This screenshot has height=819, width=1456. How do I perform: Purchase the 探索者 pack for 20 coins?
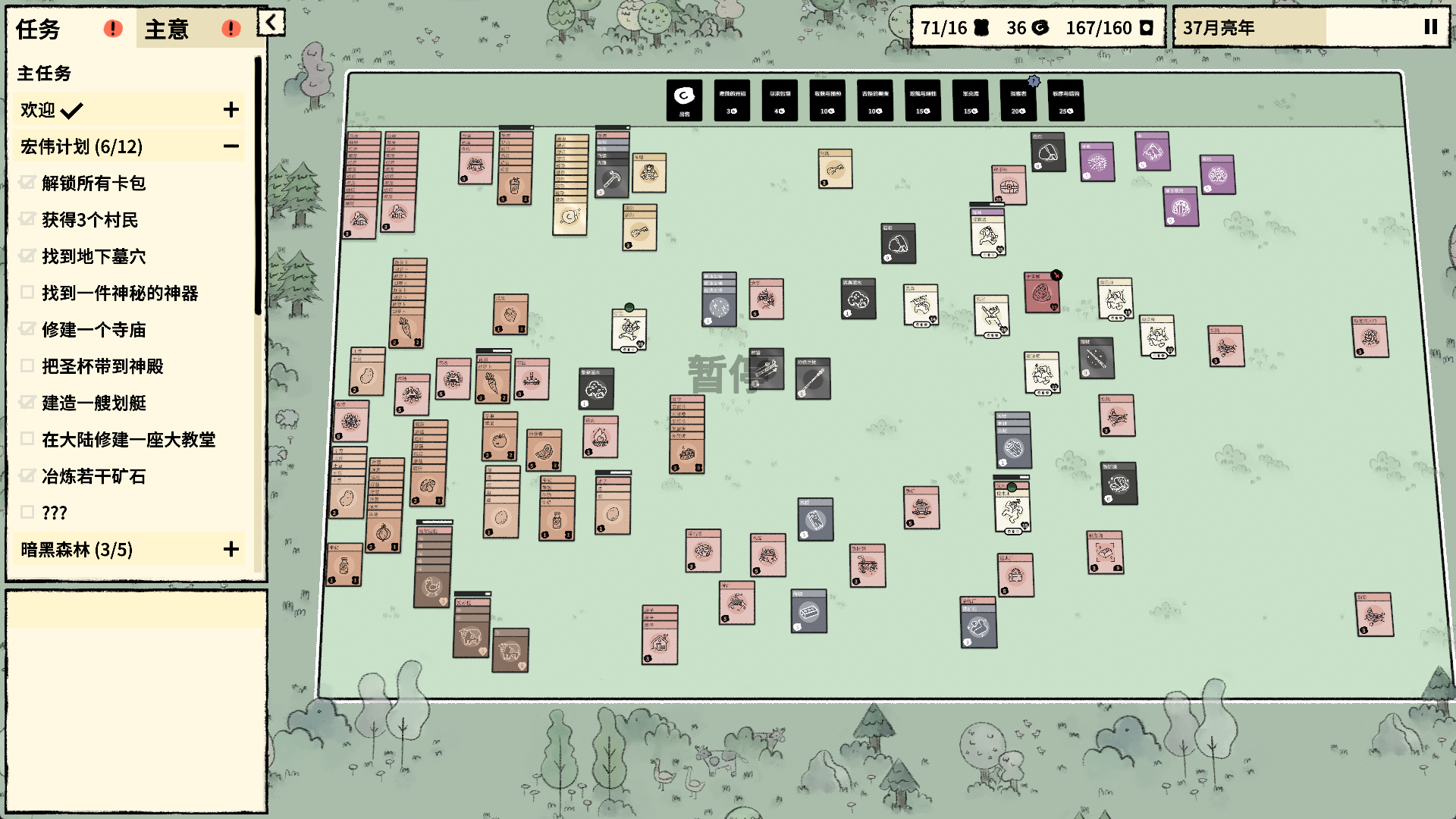[x=1018, y=100]
